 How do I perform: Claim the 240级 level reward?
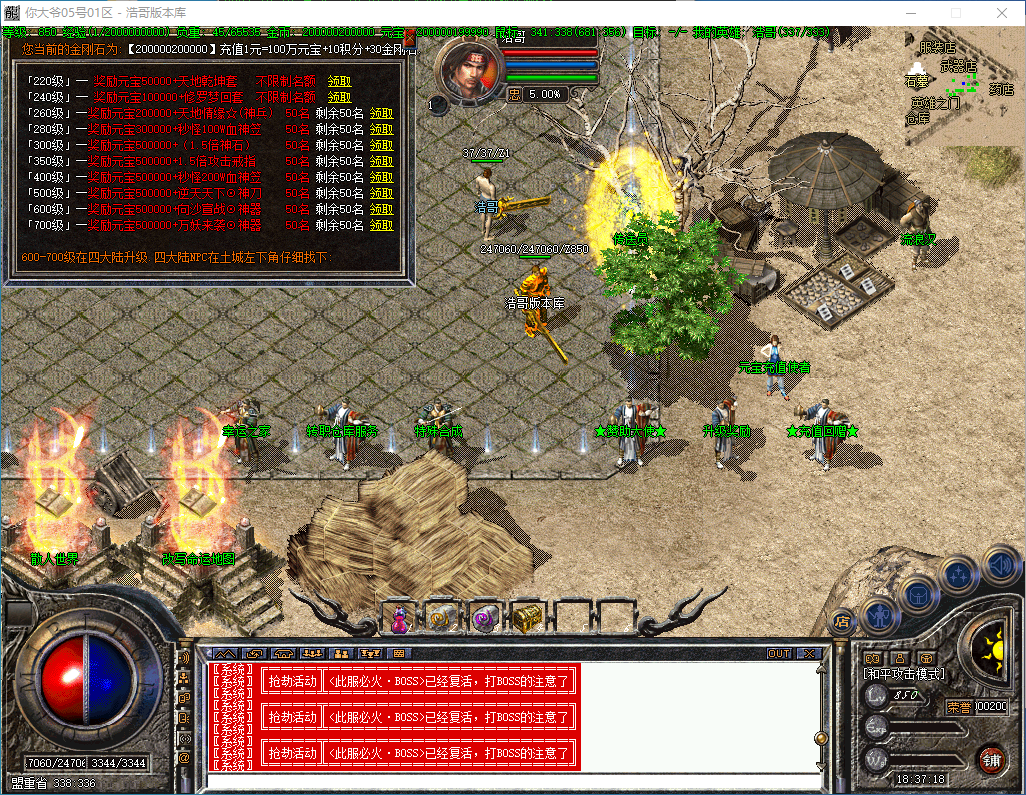(x=339, y=97)
